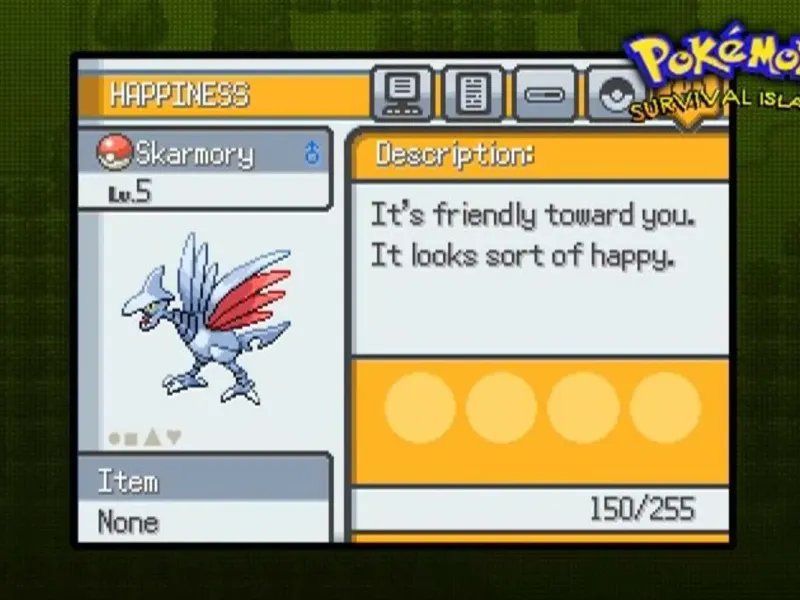Switch to the document list page tab
The width and height of the screenshot is (800, 600).
(x=473, y=95)
